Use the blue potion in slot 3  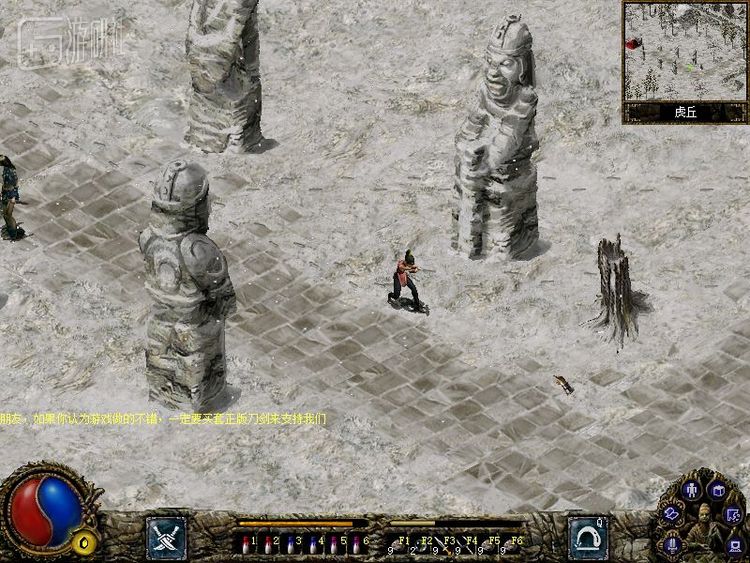coord(290,546)
